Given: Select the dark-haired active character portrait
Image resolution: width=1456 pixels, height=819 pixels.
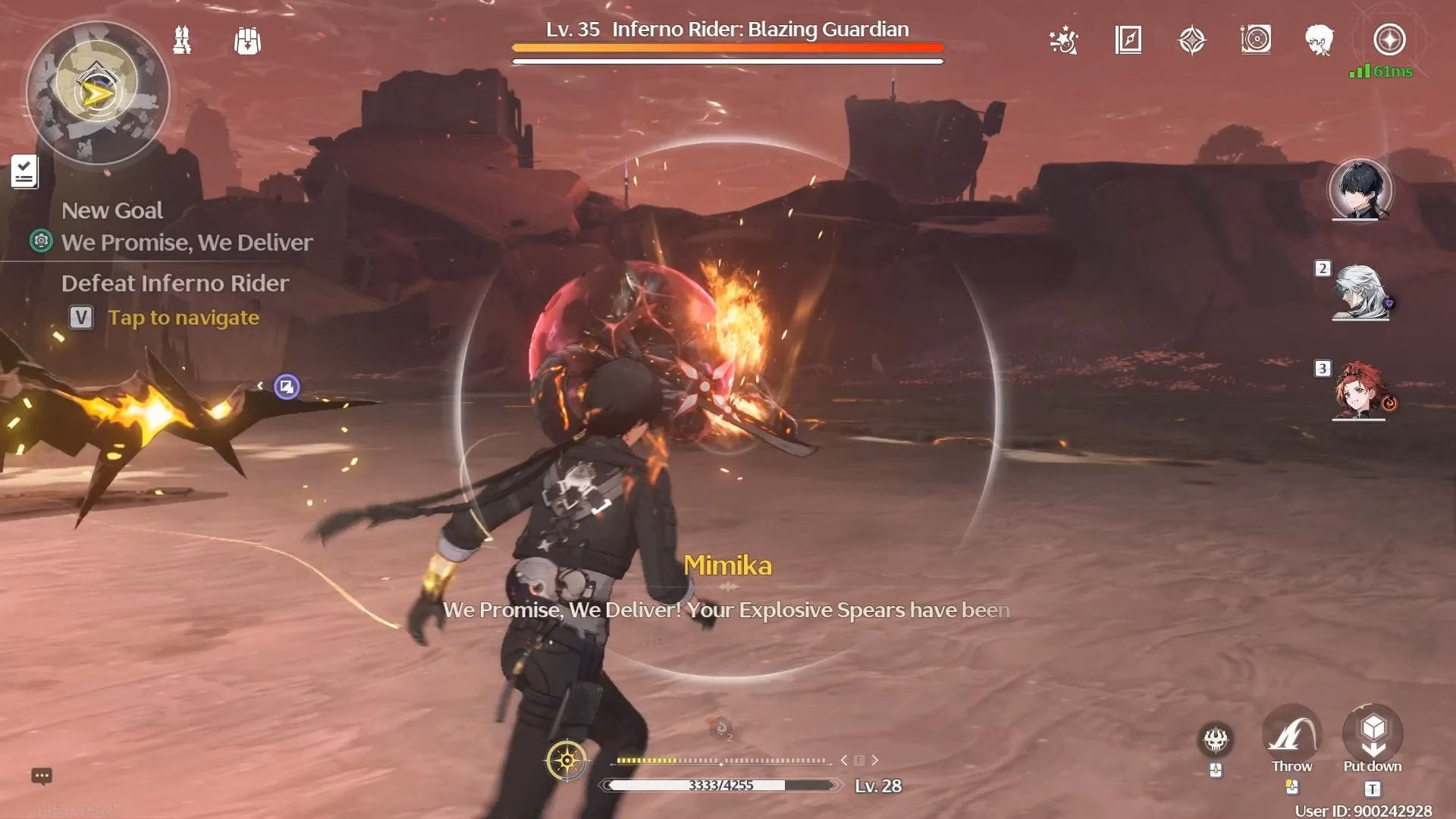Looking at the screenshot, I should tap(1360, 190).
